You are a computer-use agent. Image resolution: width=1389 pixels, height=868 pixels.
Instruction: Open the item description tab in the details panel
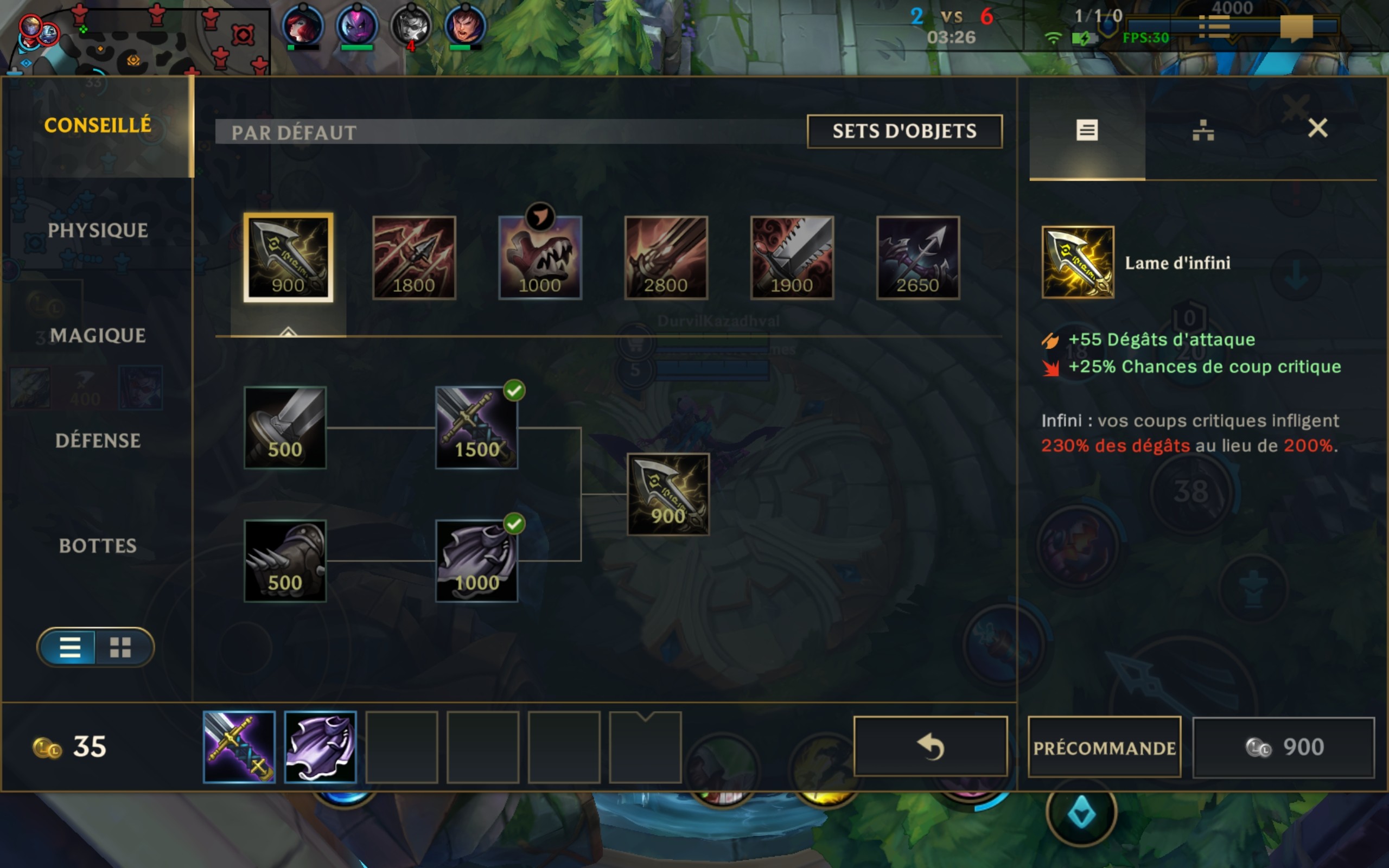1087,131
